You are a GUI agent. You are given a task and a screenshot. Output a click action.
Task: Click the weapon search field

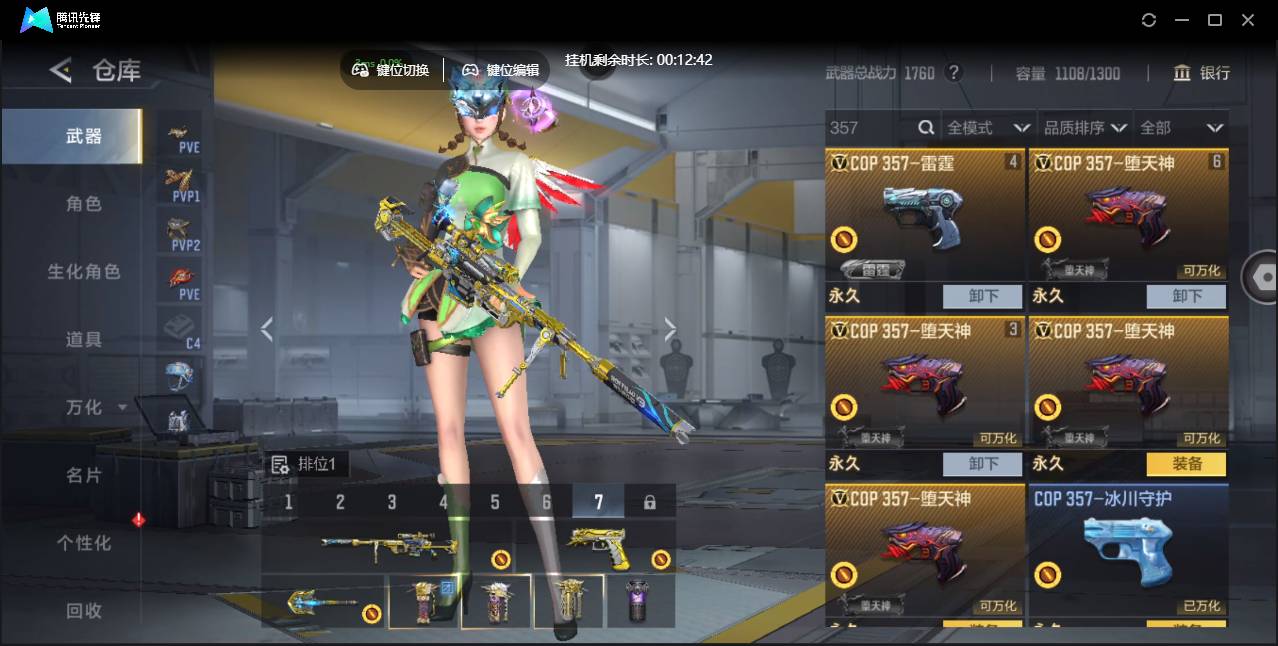click(x=870, y=128)
